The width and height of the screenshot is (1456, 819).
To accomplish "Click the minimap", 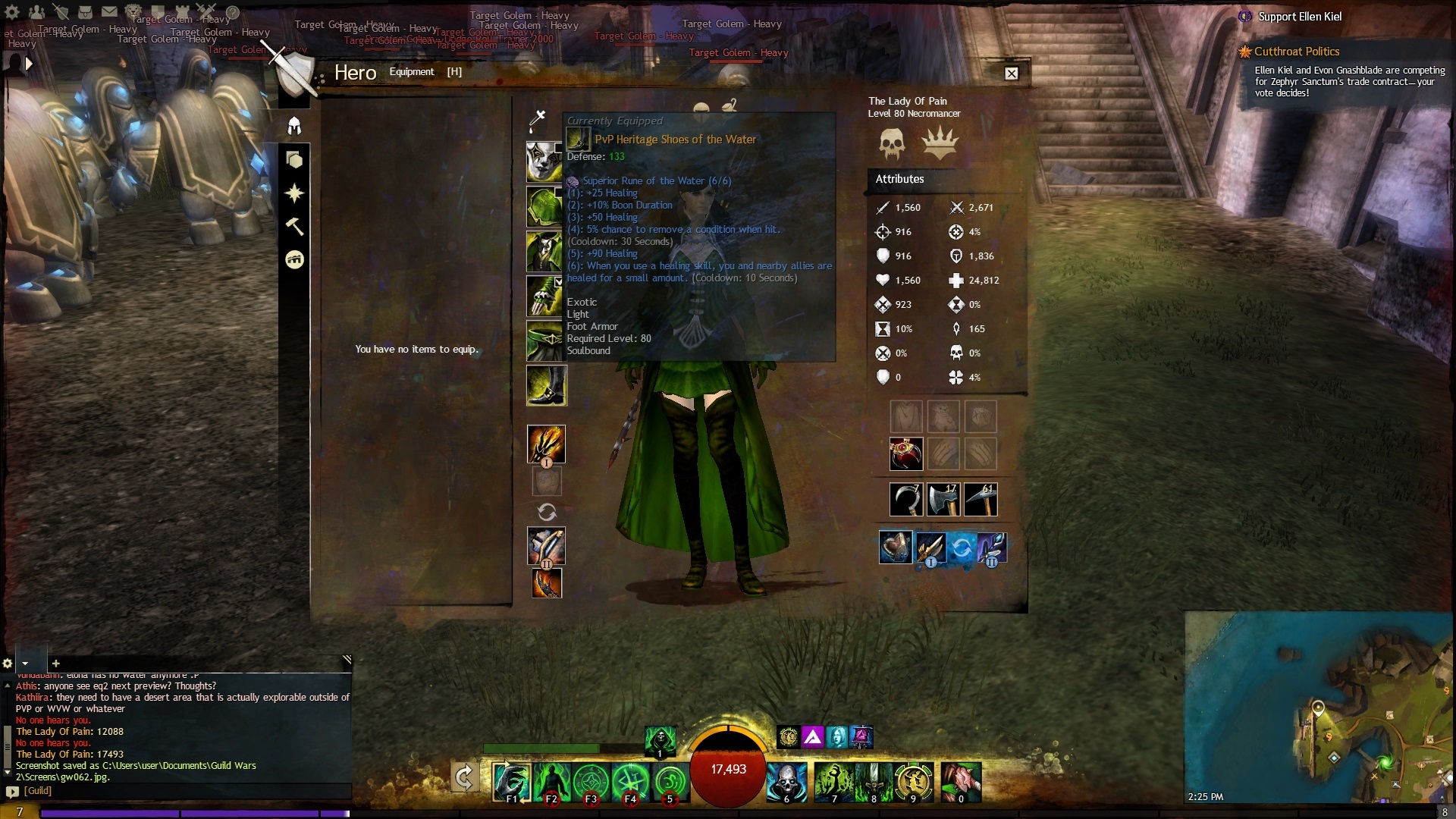I will tap(1318, 707).
